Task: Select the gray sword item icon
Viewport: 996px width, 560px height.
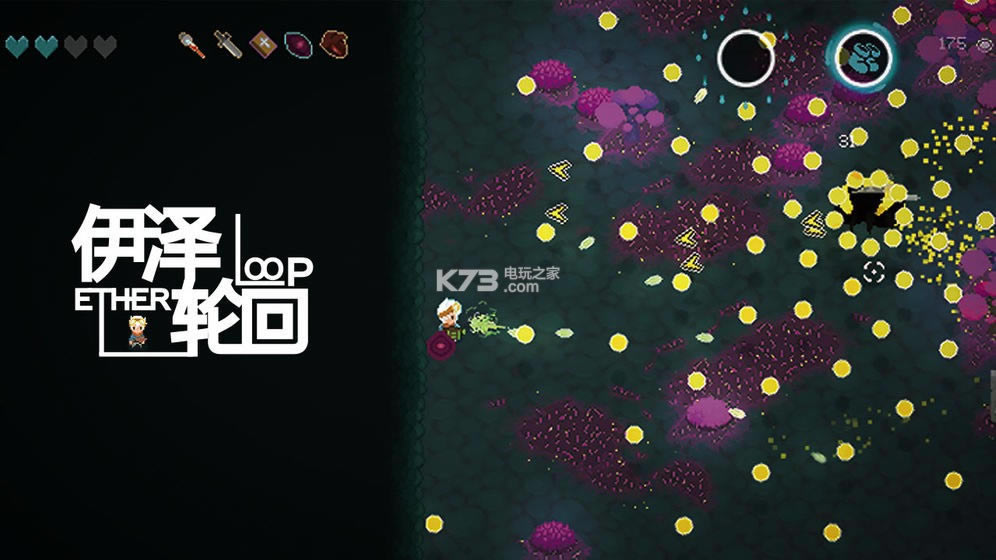Action: 228,44
